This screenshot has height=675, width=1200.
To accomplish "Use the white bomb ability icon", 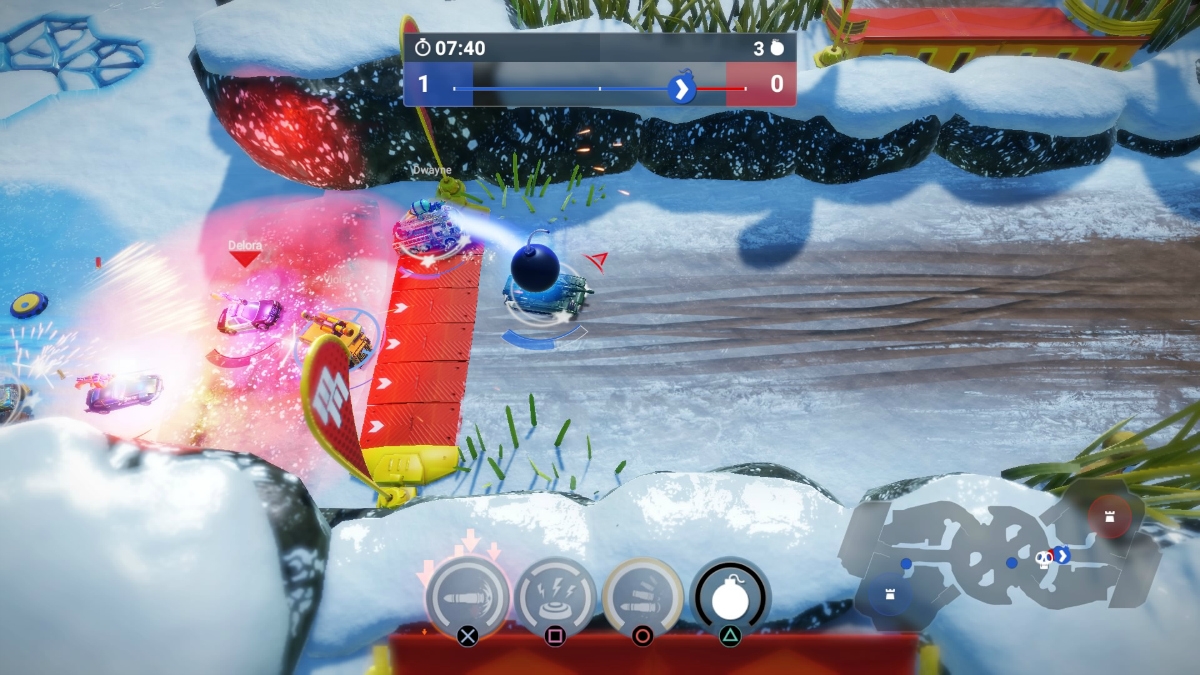I will (x=730, y=596).
